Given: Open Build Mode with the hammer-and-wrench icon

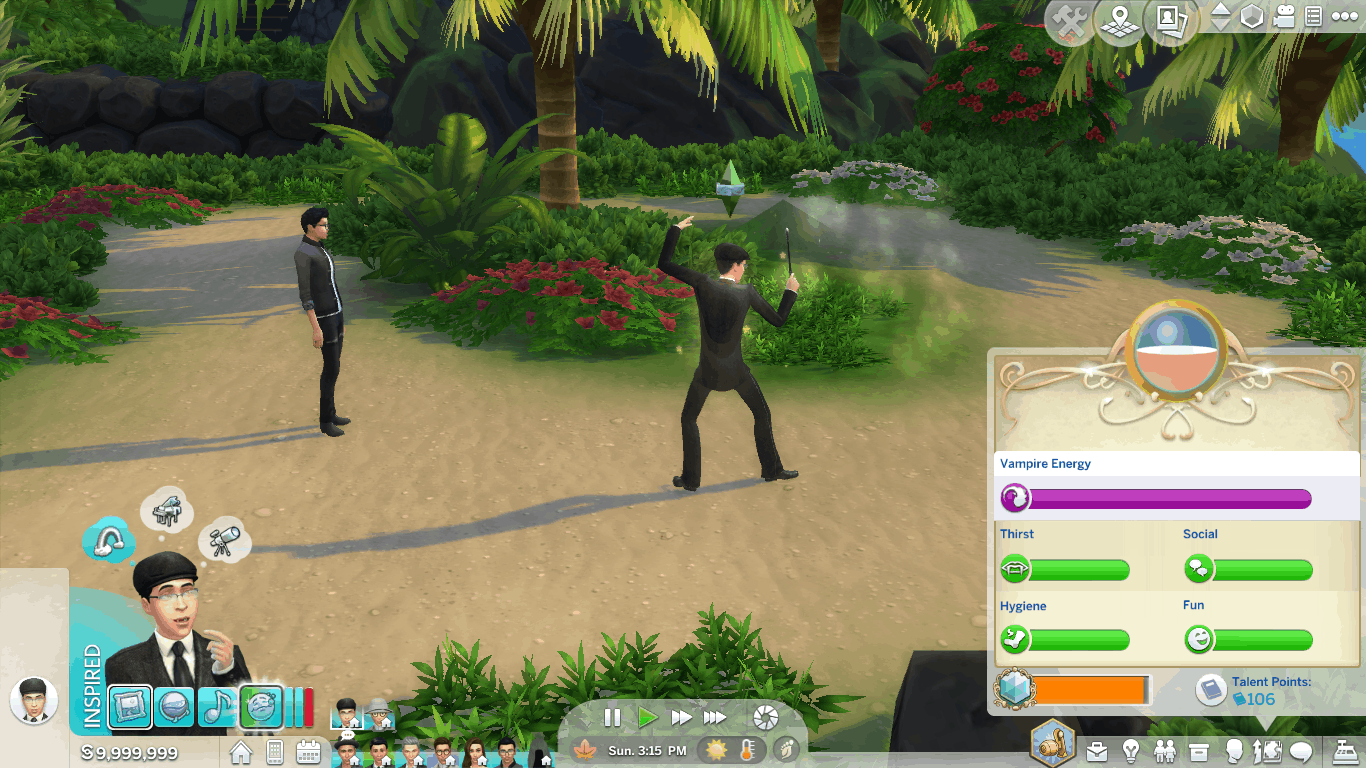Looking at the screenshot, I should (x=1072, y=22).
